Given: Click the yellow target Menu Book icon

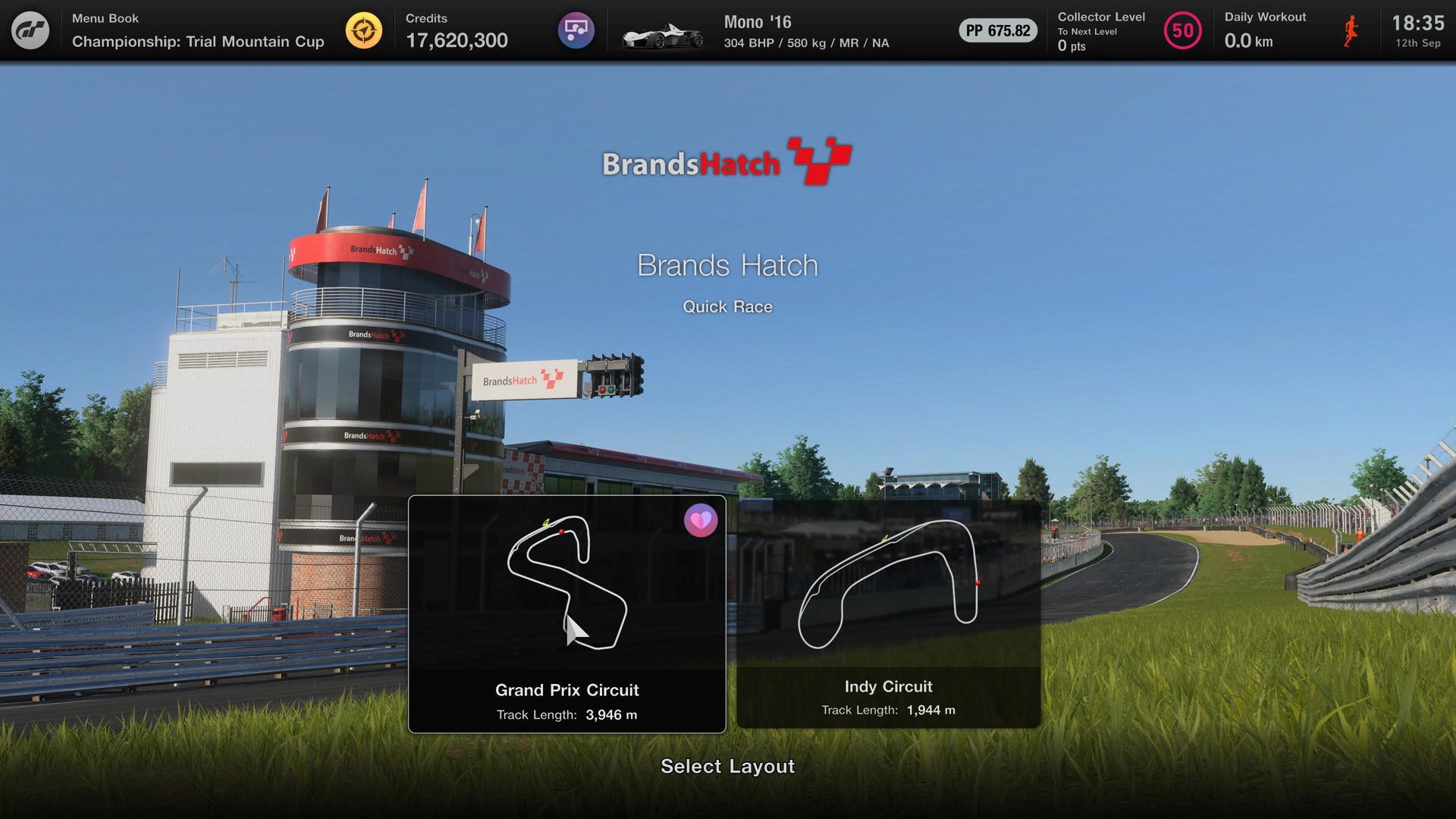Looking at the screenshot, I should click(x=364, y=30).
